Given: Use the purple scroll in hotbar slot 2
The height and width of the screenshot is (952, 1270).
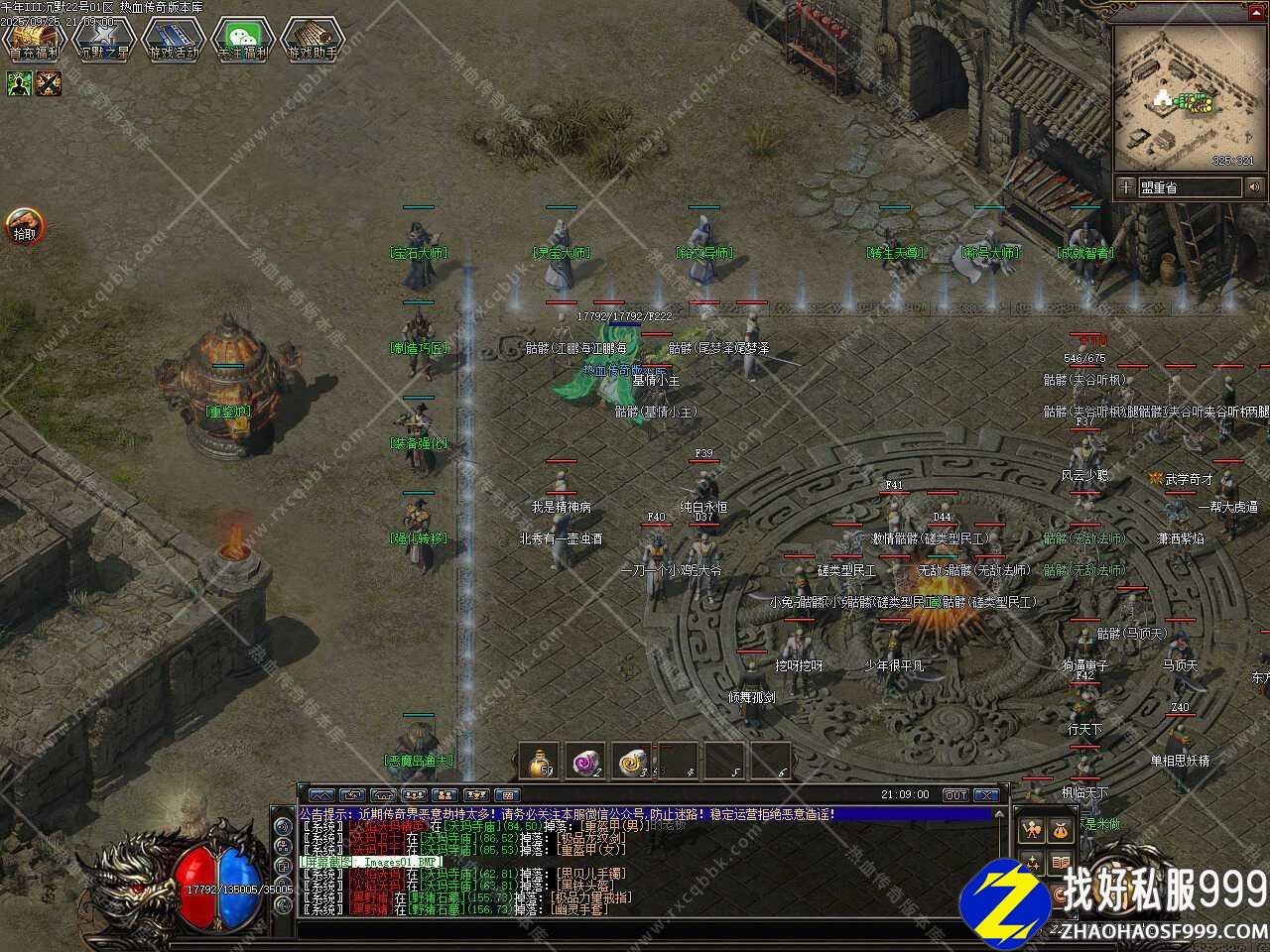Looking at the screenshot, I should tap(585, 762).
